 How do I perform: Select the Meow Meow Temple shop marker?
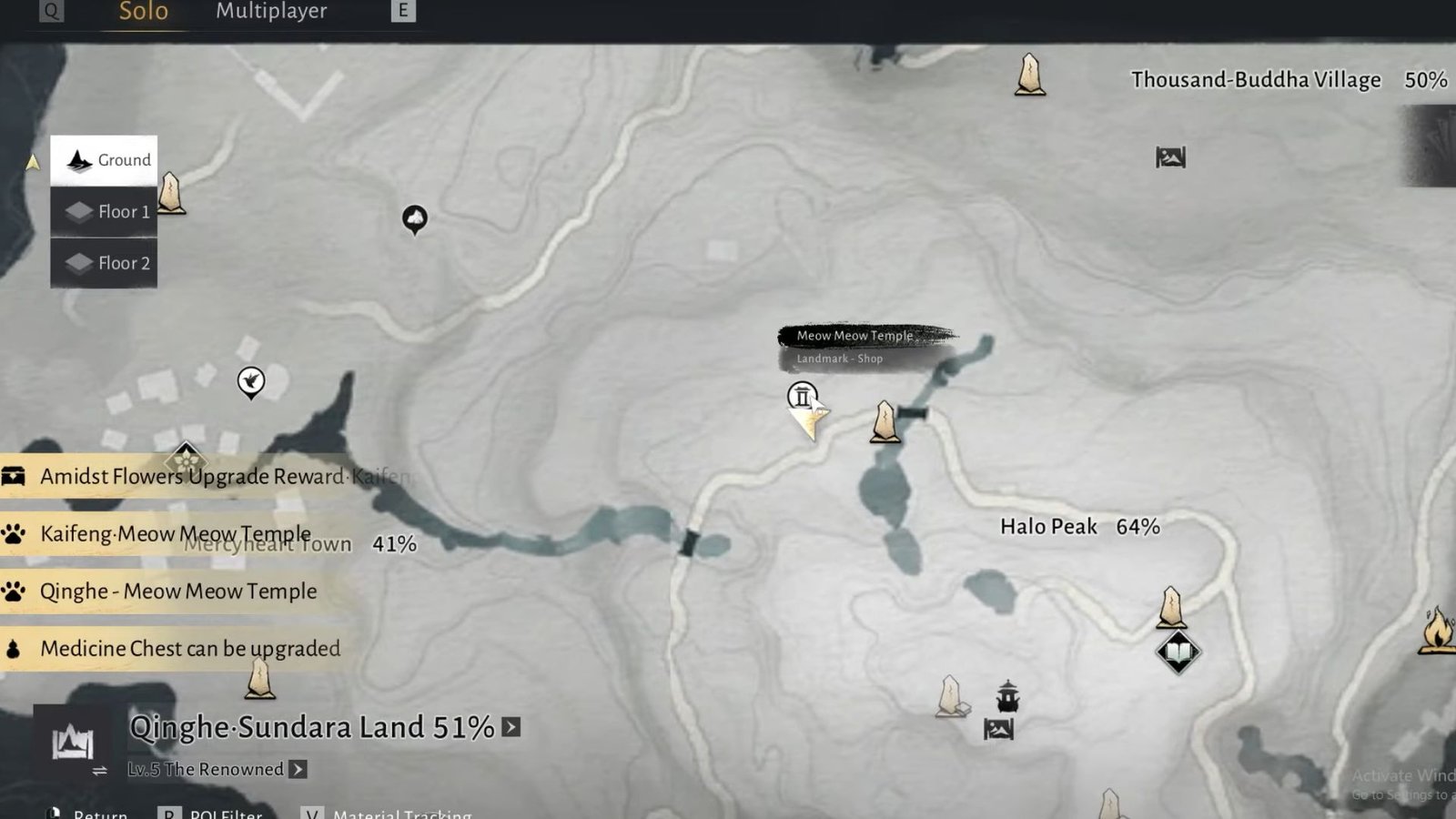pyautogui.click(x=802, y=397)
